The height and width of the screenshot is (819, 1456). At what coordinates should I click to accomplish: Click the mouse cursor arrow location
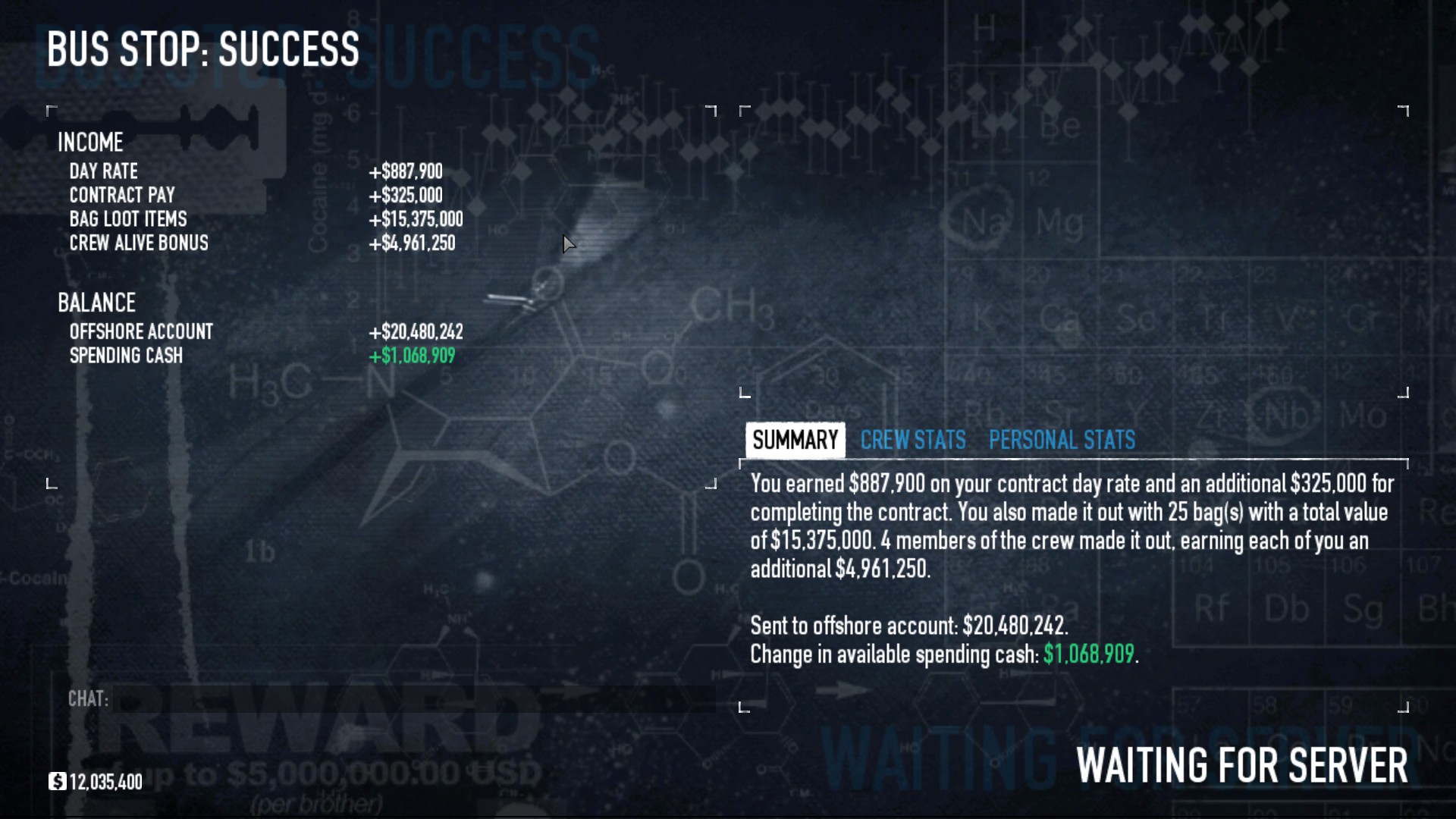(x=569, y=244)
